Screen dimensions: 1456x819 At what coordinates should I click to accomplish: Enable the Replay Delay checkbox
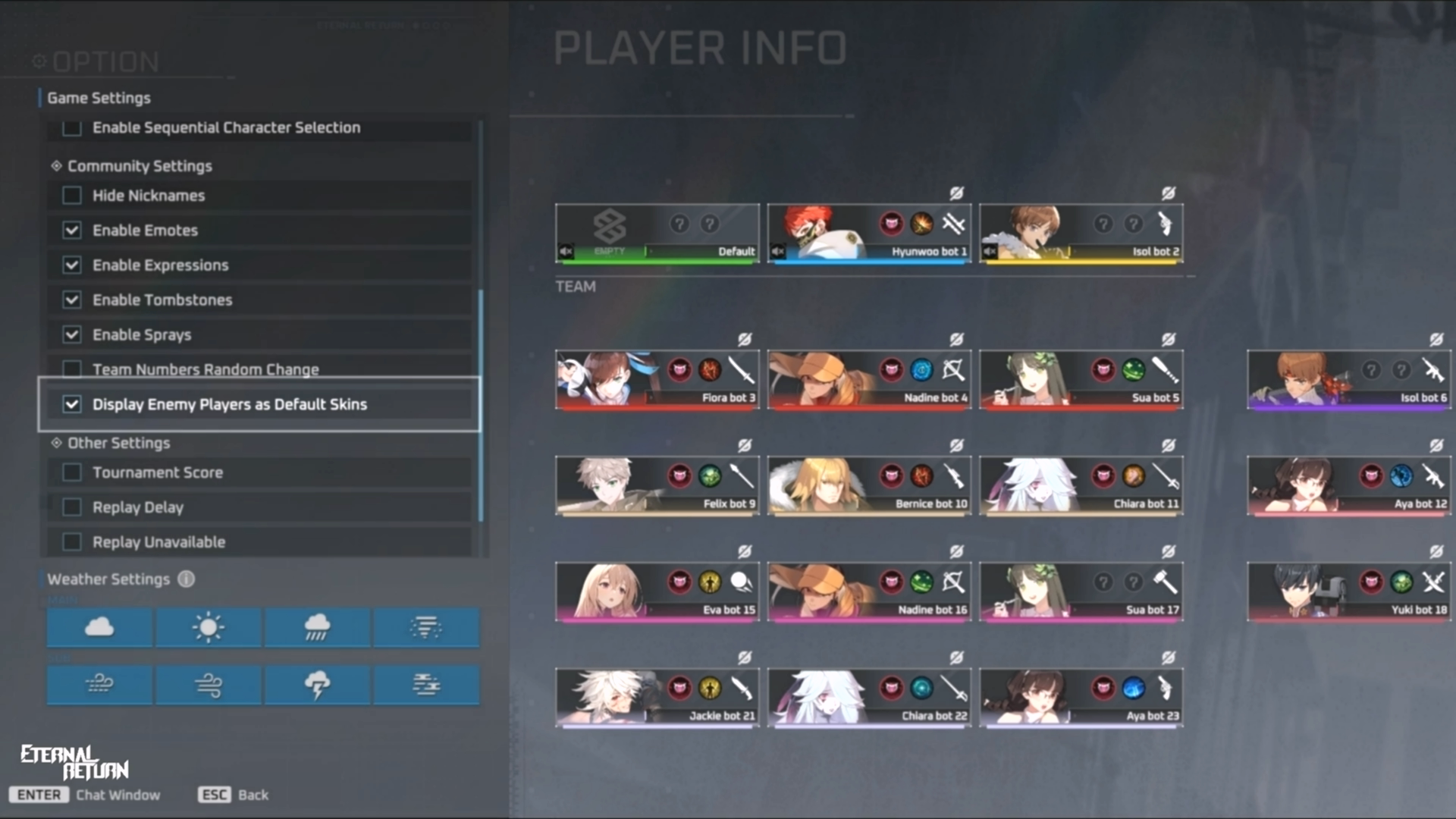tap(72, 507)
